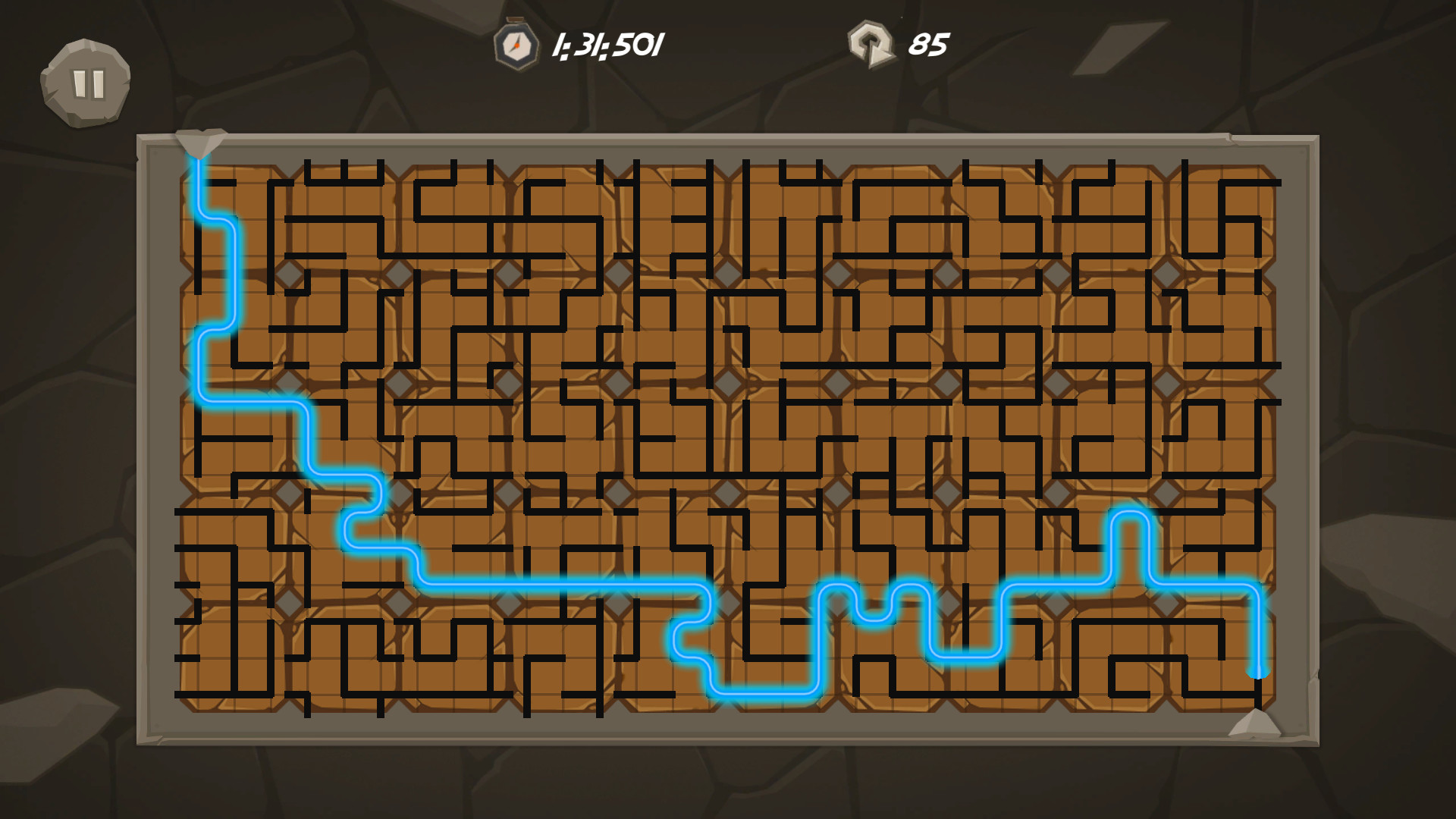Viewport: 1456px width, 819px height.
Task: Click the blue path where it enters the maze
Action: (200, 163)
